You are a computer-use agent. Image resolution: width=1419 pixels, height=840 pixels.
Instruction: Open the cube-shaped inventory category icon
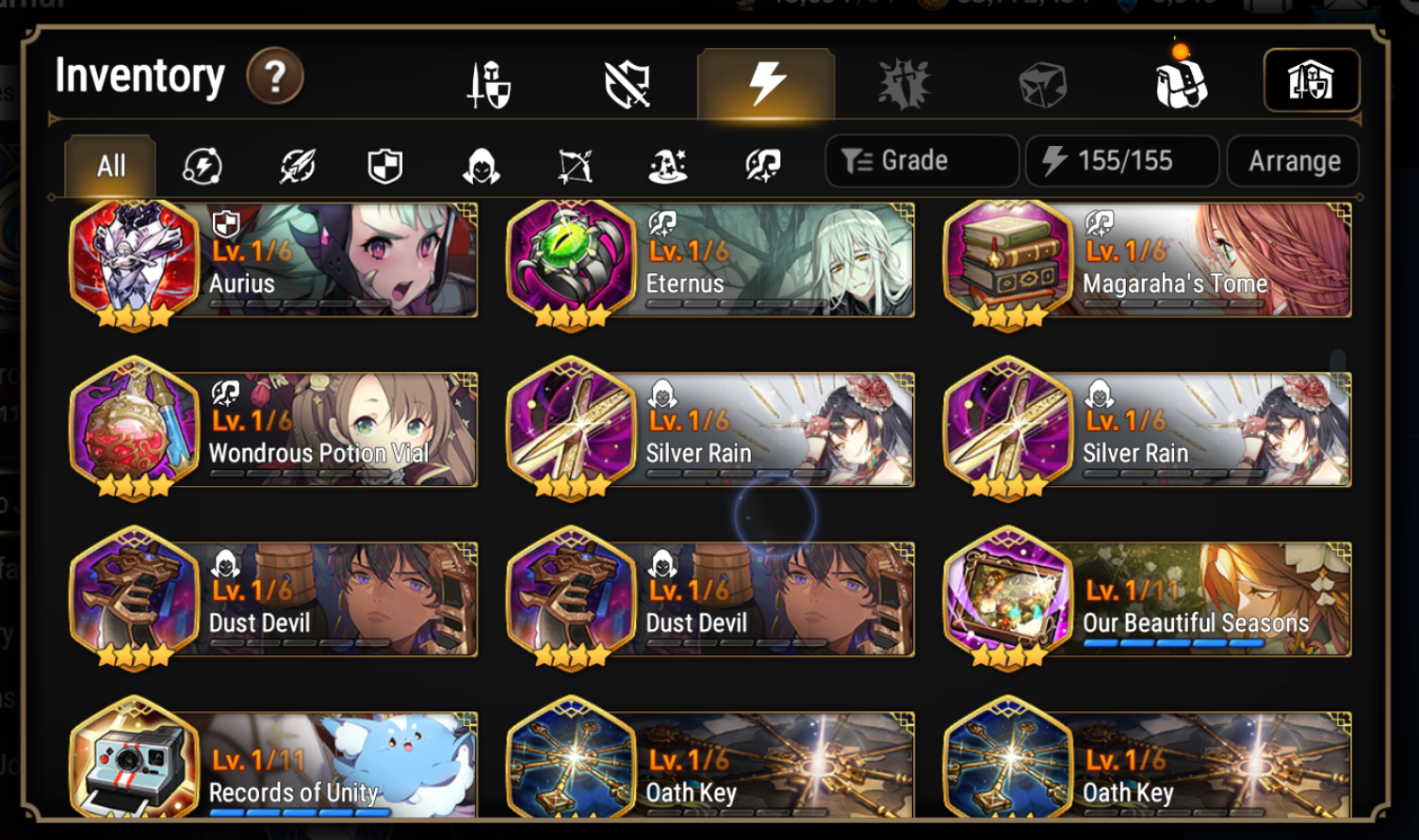point(1042,83)
